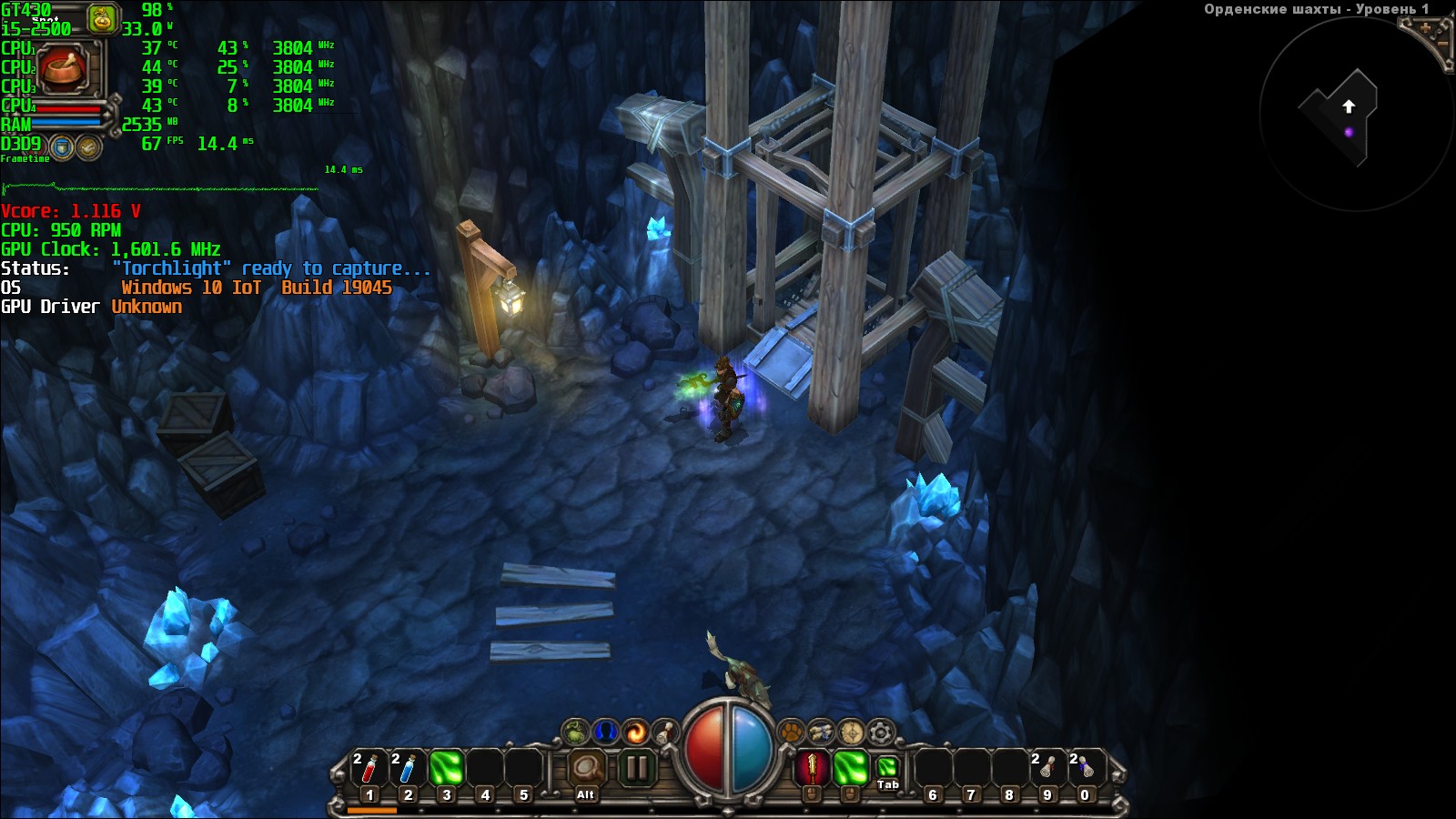Open the gear settings menu
Screen dimensions: 1456x819
881,732
